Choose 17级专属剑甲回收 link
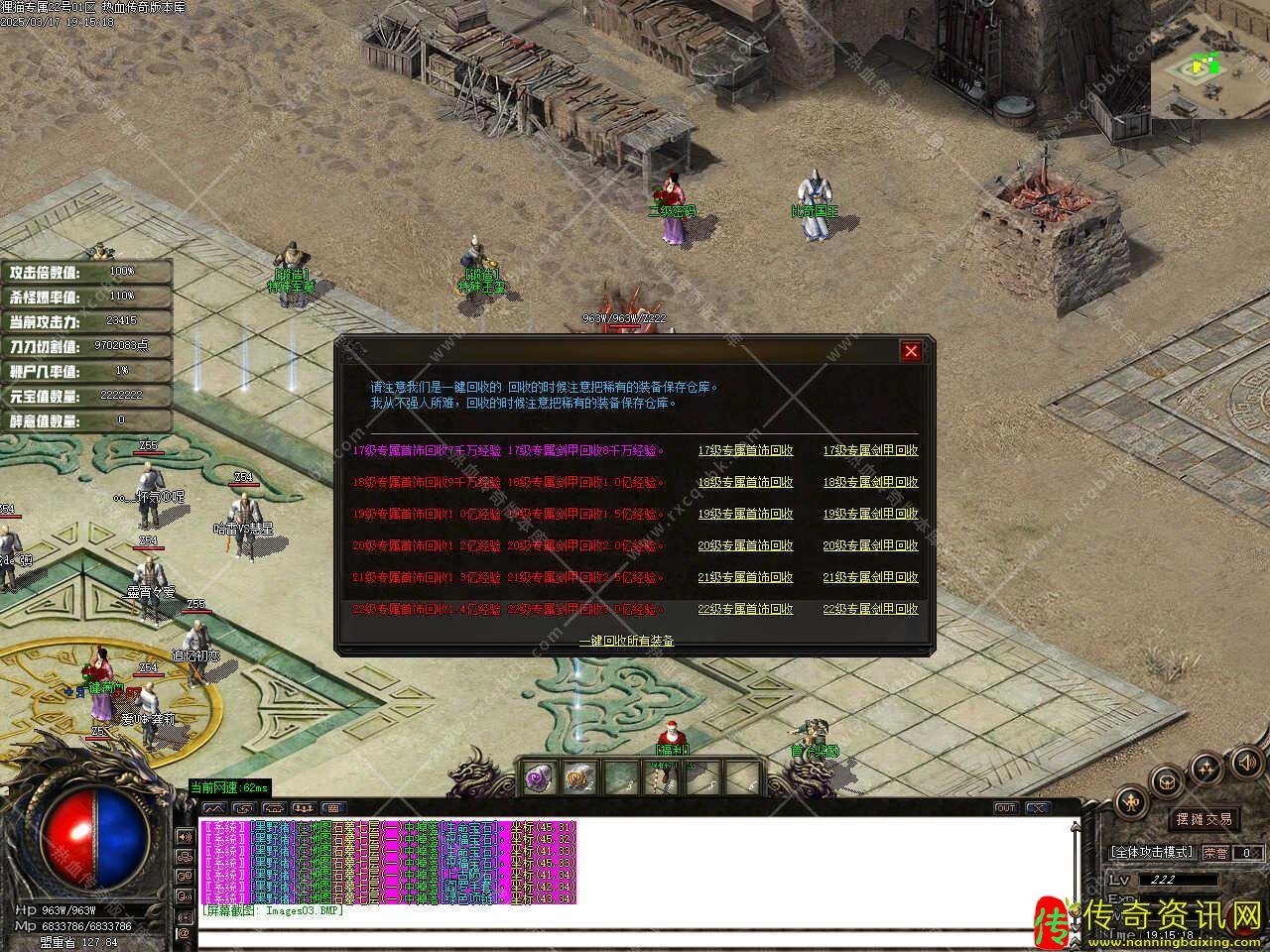The width and height of the screenshot is (1270, 952). [870, 450]
